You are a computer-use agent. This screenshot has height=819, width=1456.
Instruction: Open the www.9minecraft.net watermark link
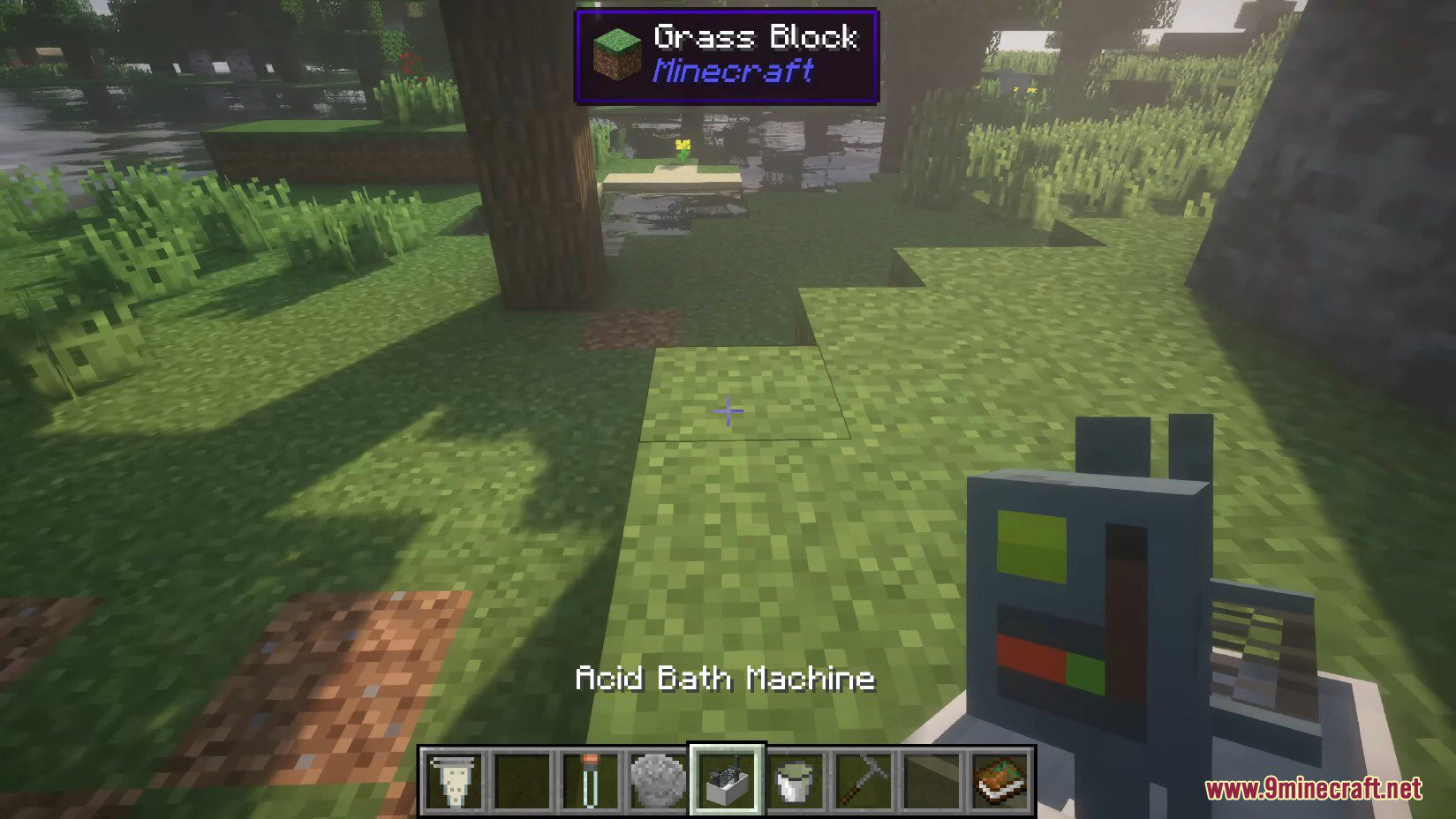pos(1313,788)
